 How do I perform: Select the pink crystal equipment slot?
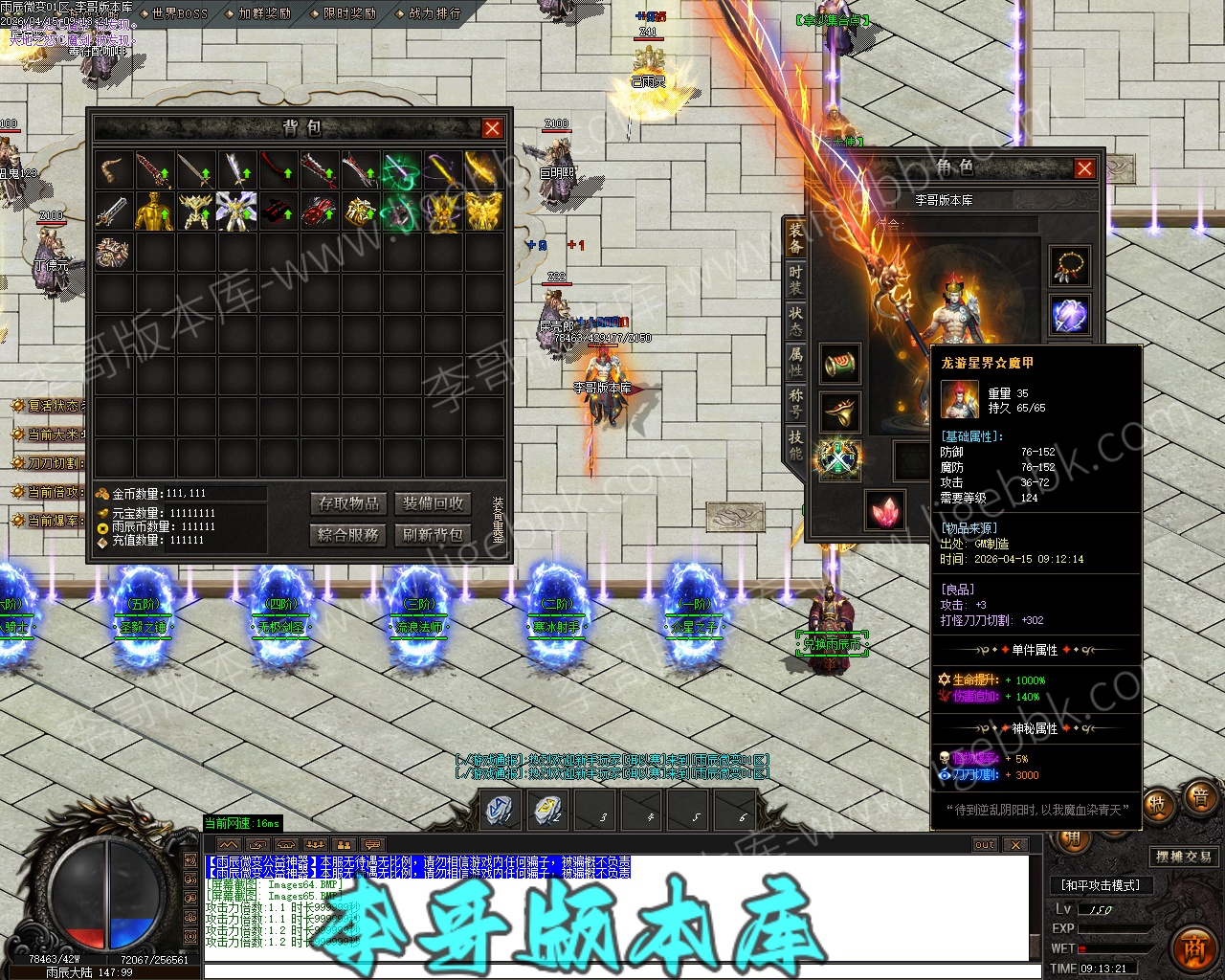(x=885, y=510)
